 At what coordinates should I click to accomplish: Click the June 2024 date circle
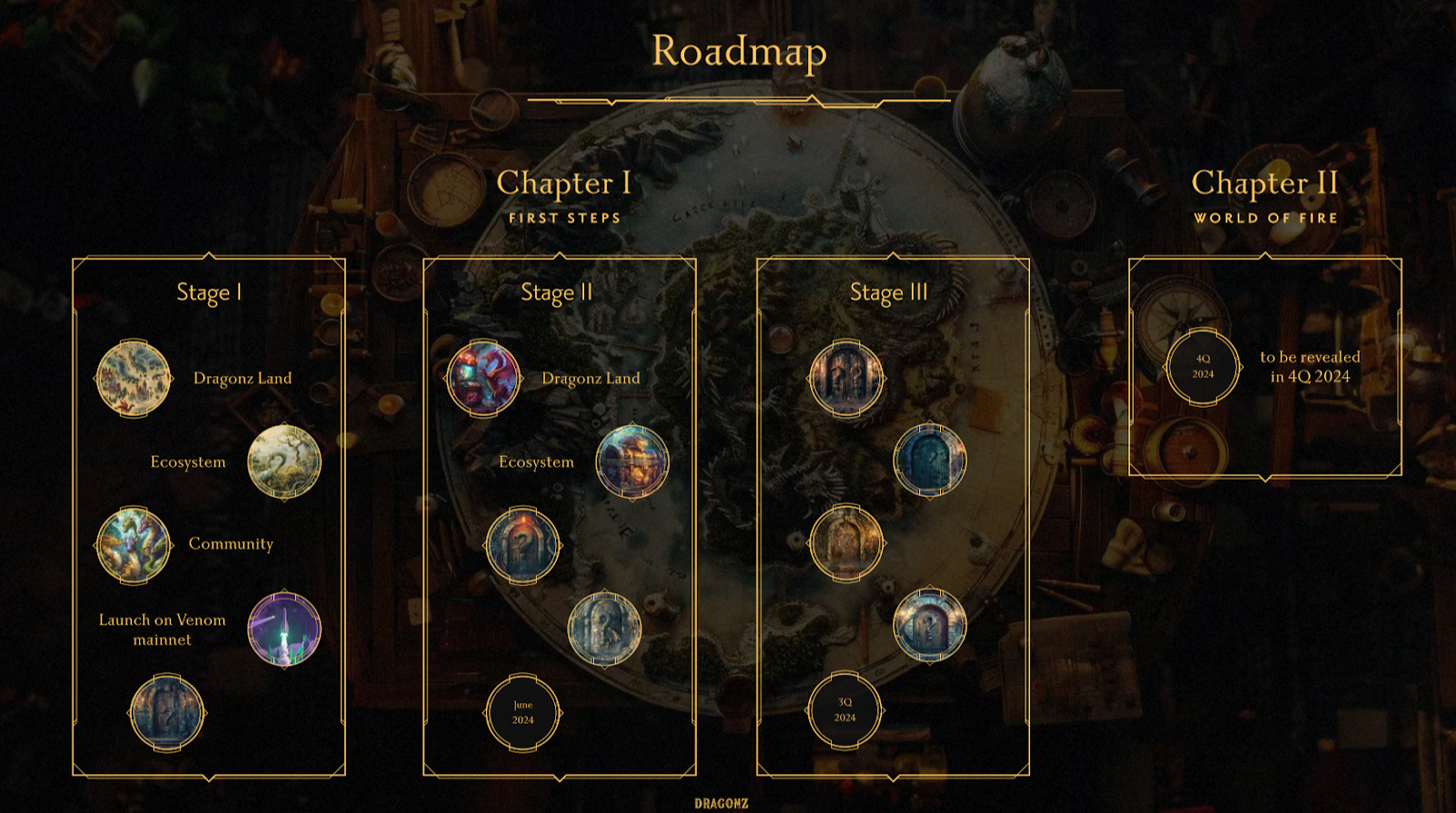pos(522,713)
